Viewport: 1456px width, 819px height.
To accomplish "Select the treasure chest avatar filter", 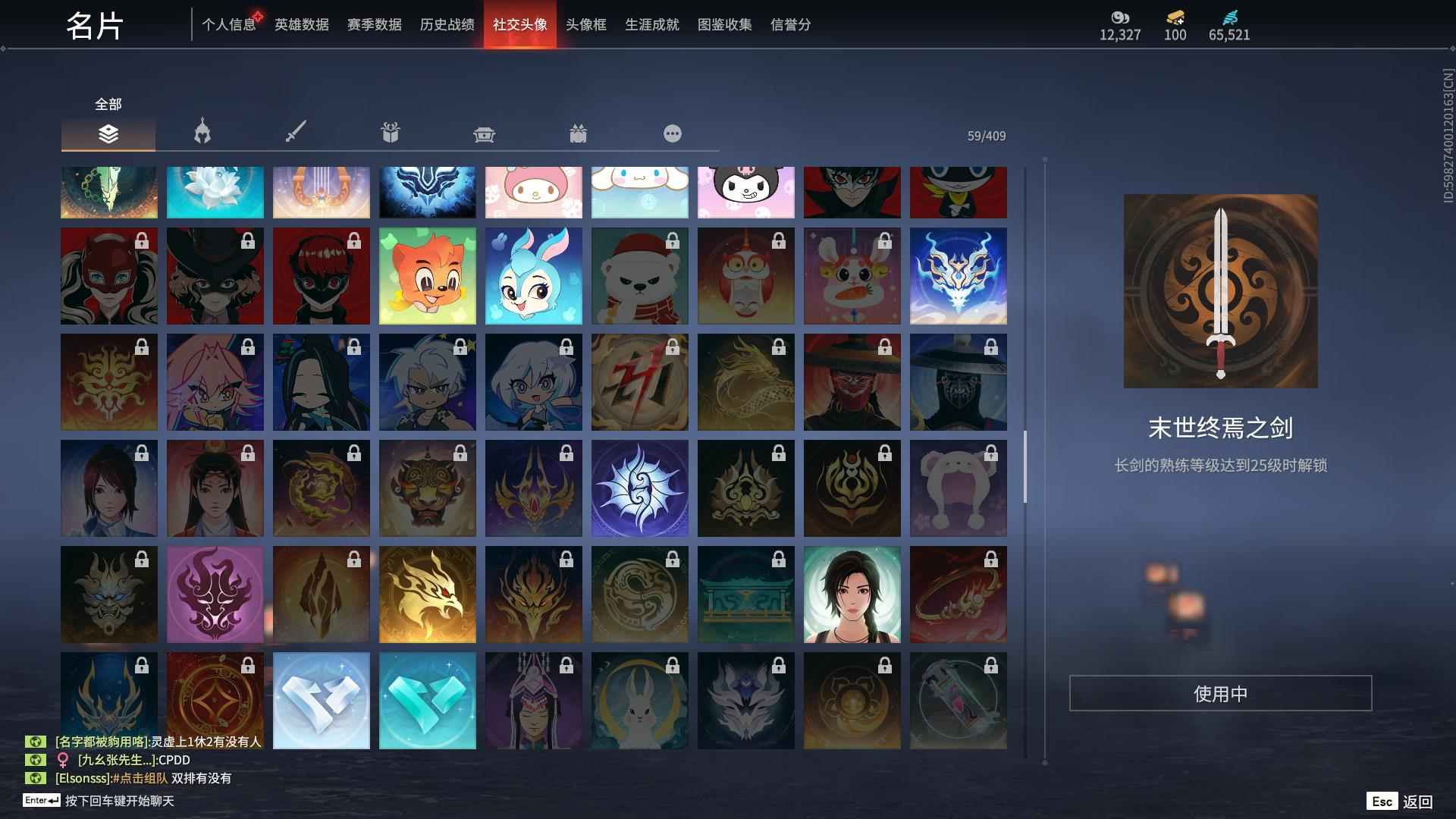I will coord(484,133).
